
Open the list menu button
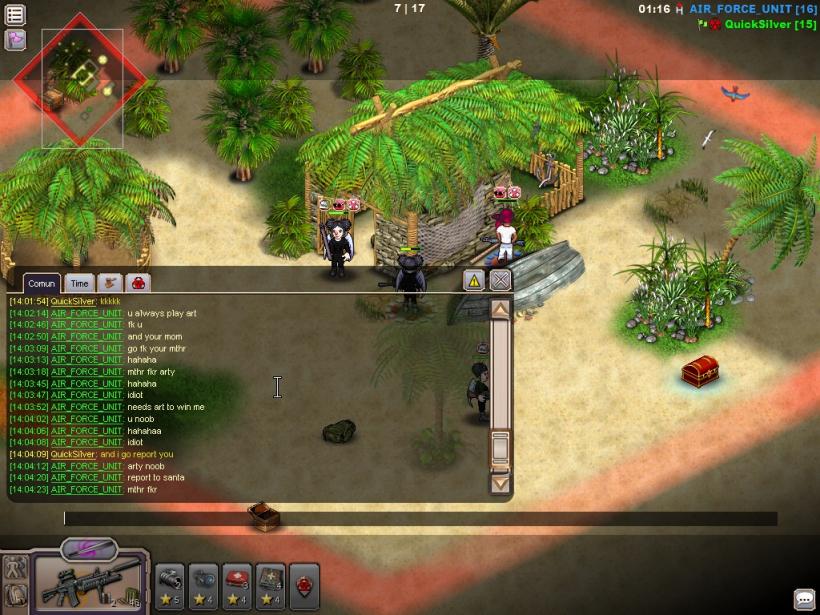(x=15, y=15)
